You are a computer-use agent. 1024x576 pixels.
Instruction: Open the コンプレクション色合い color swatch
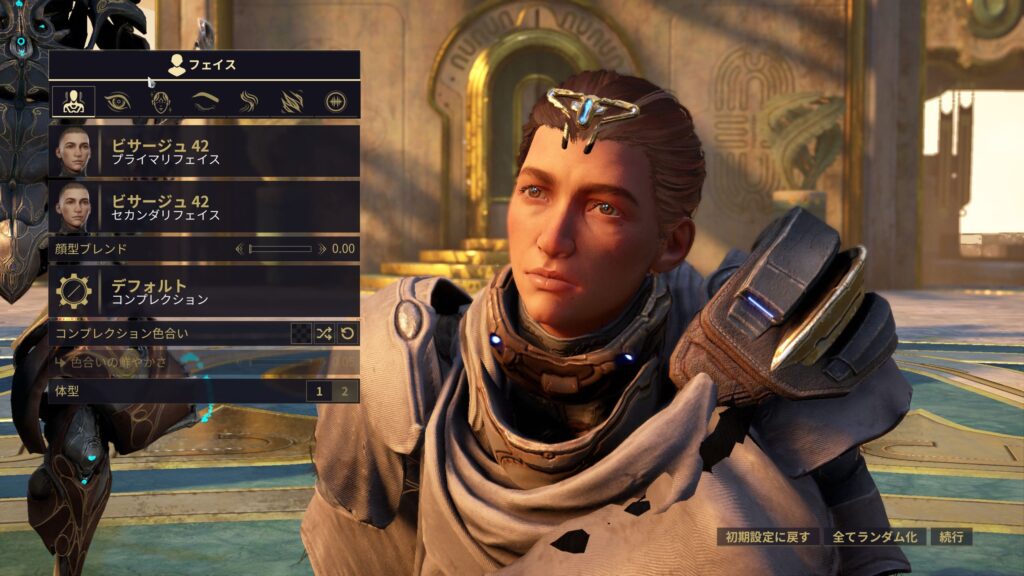[300, 333]
